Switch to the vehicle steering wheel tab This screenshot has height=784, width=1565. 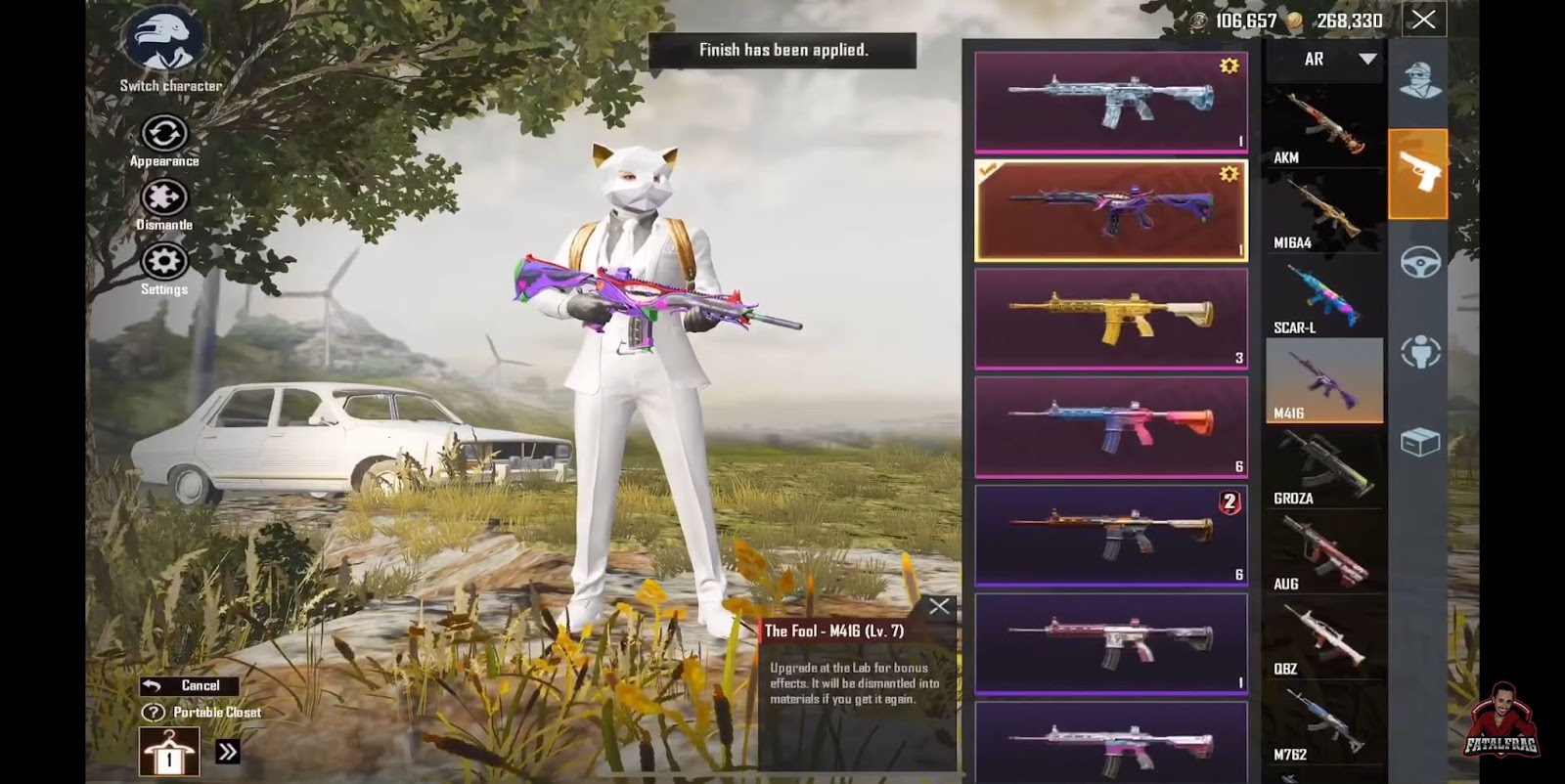[x=1419, y=263]
